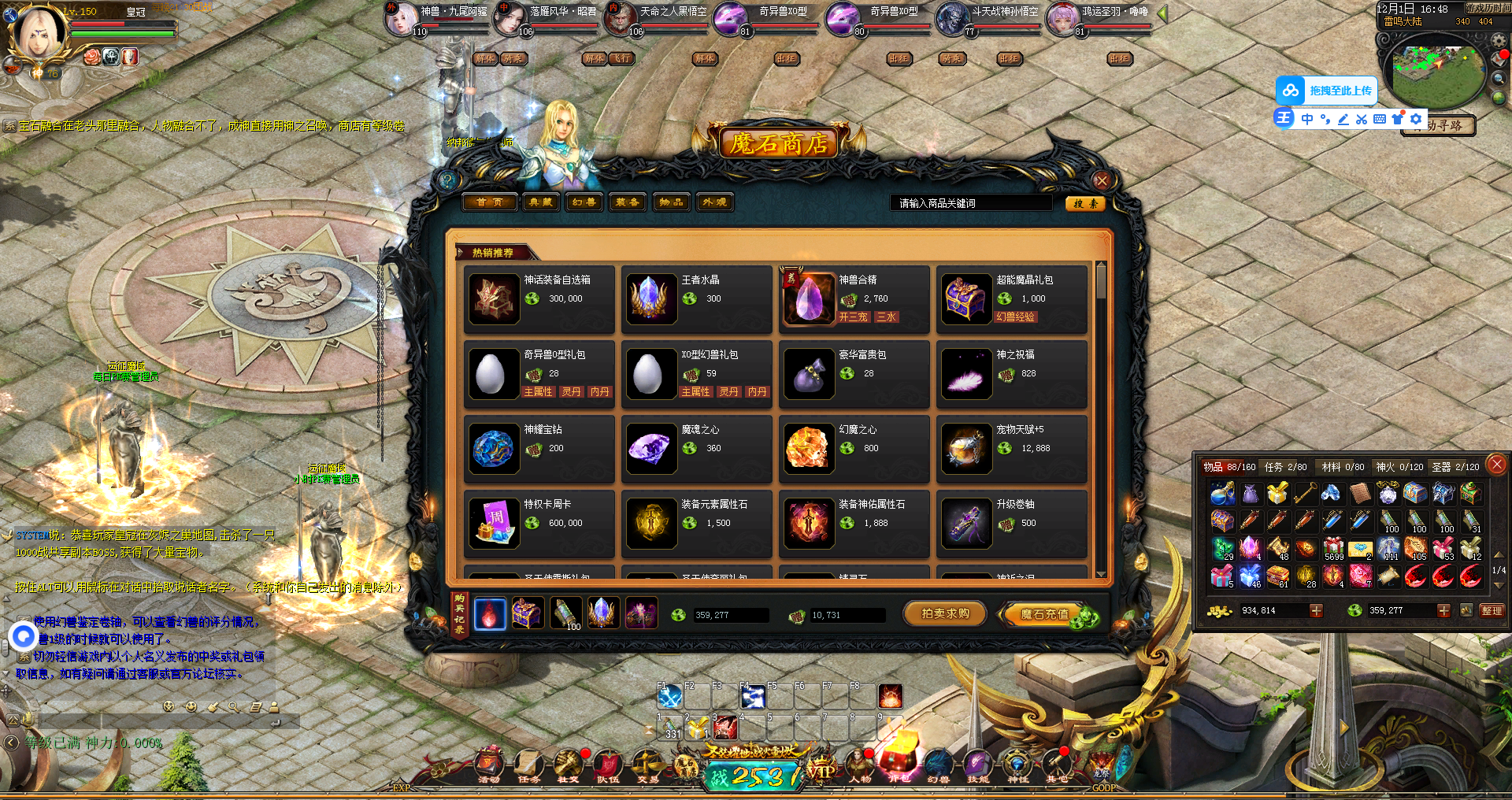
Task: Close the 魔石商店 shop window
Action: [1101, 180]
